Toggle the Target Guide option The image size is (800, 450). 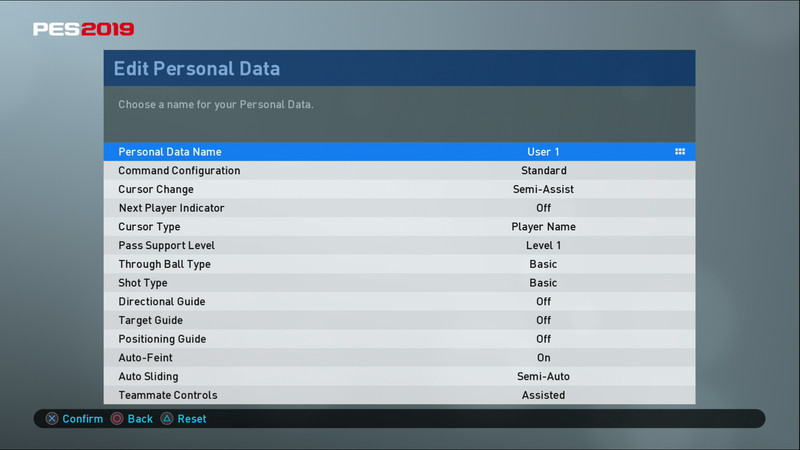click(400, 320)
